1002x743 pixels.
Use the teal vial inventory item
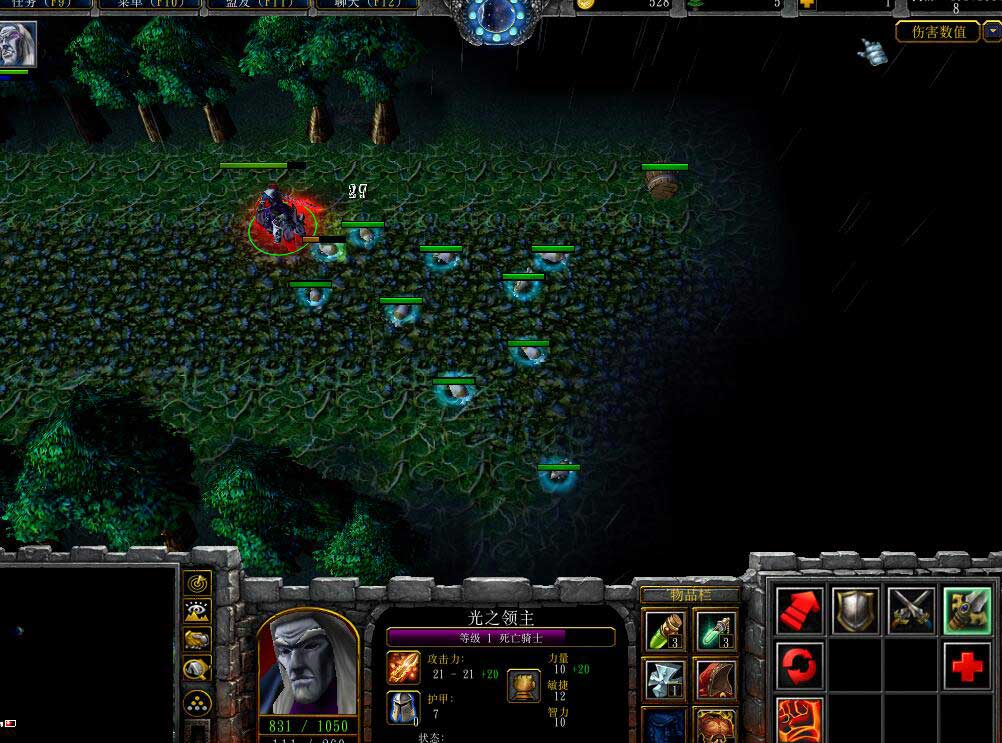pyautogui.click(x=716, y=630)
